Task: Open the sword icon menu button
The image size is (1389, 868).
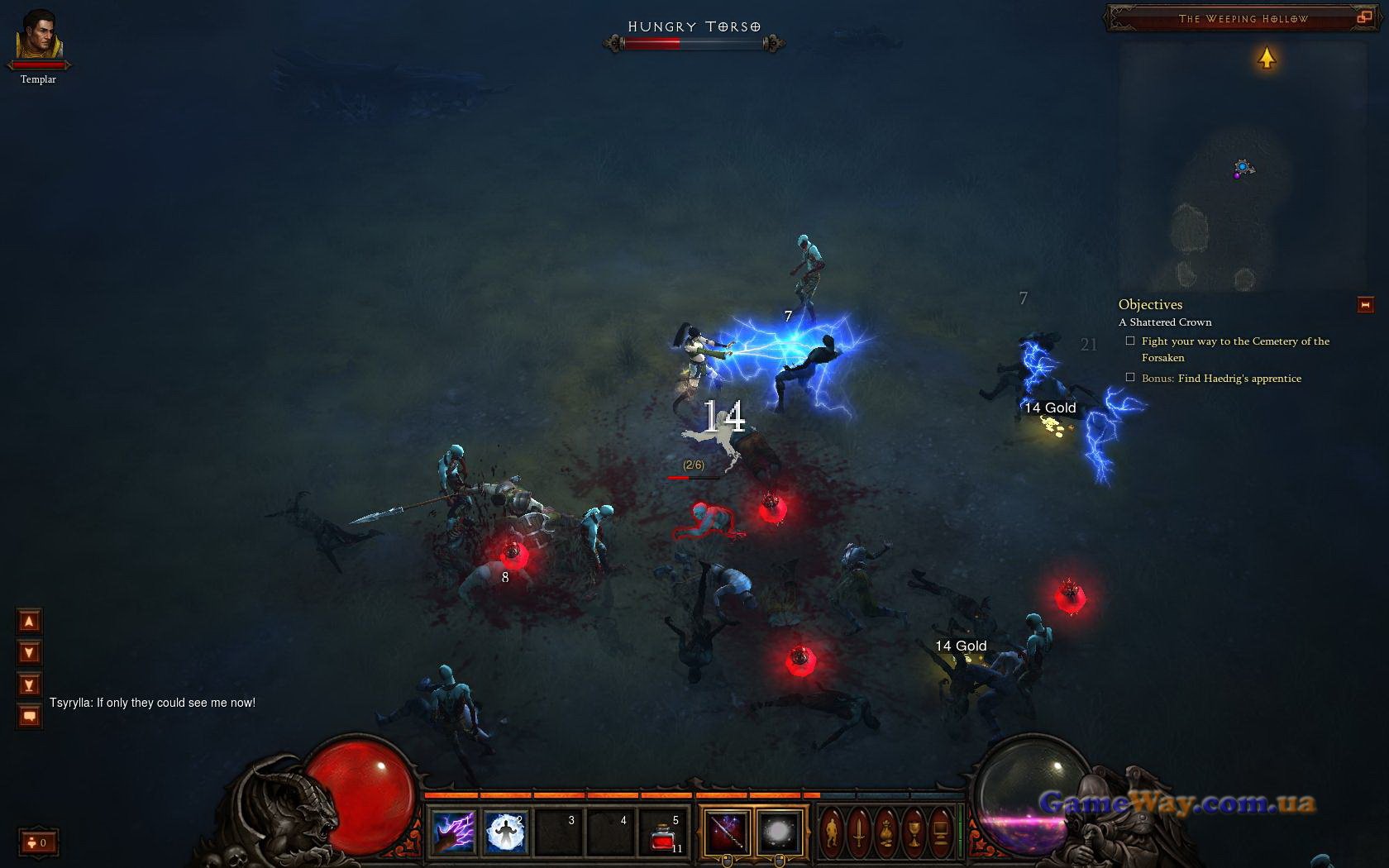Action: point(859,831)
